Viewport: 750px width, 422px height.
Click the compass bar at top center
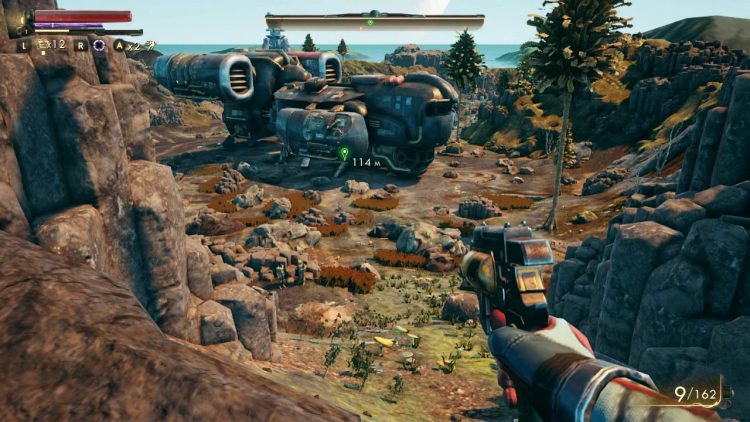pyautogui.click(x=375, y=21)
